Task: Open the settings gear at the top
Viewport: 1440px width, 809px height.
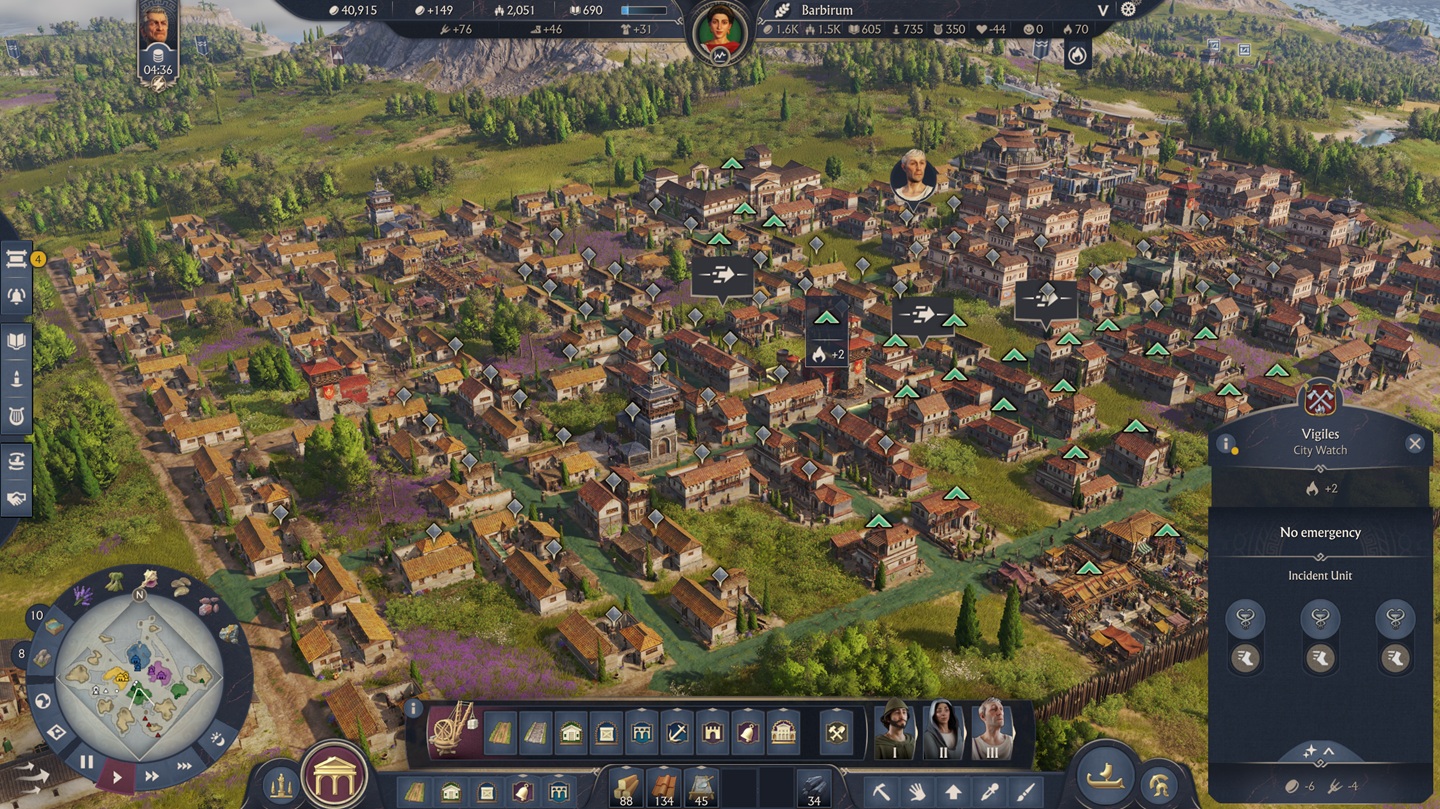Action: click(x=1129, y=9)
